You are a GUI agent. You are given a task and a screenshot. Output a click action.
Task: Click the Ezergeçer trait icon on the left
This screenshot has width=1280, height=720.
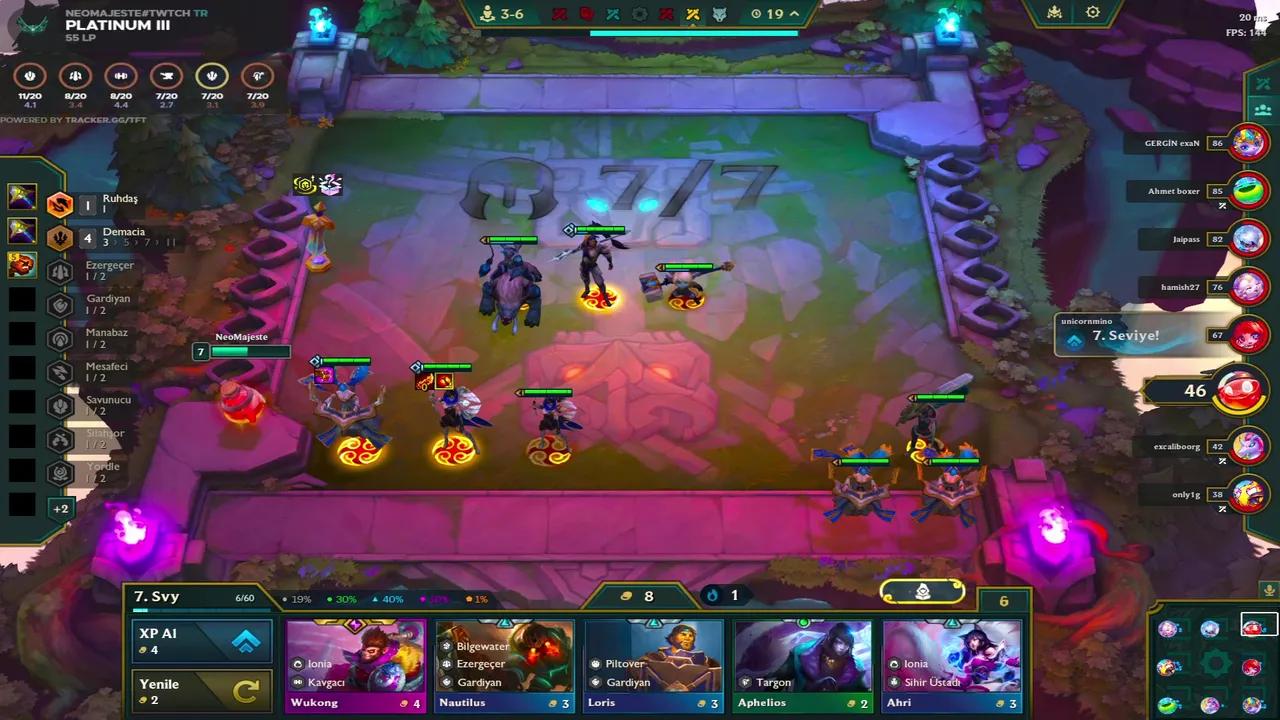point(58,271)
